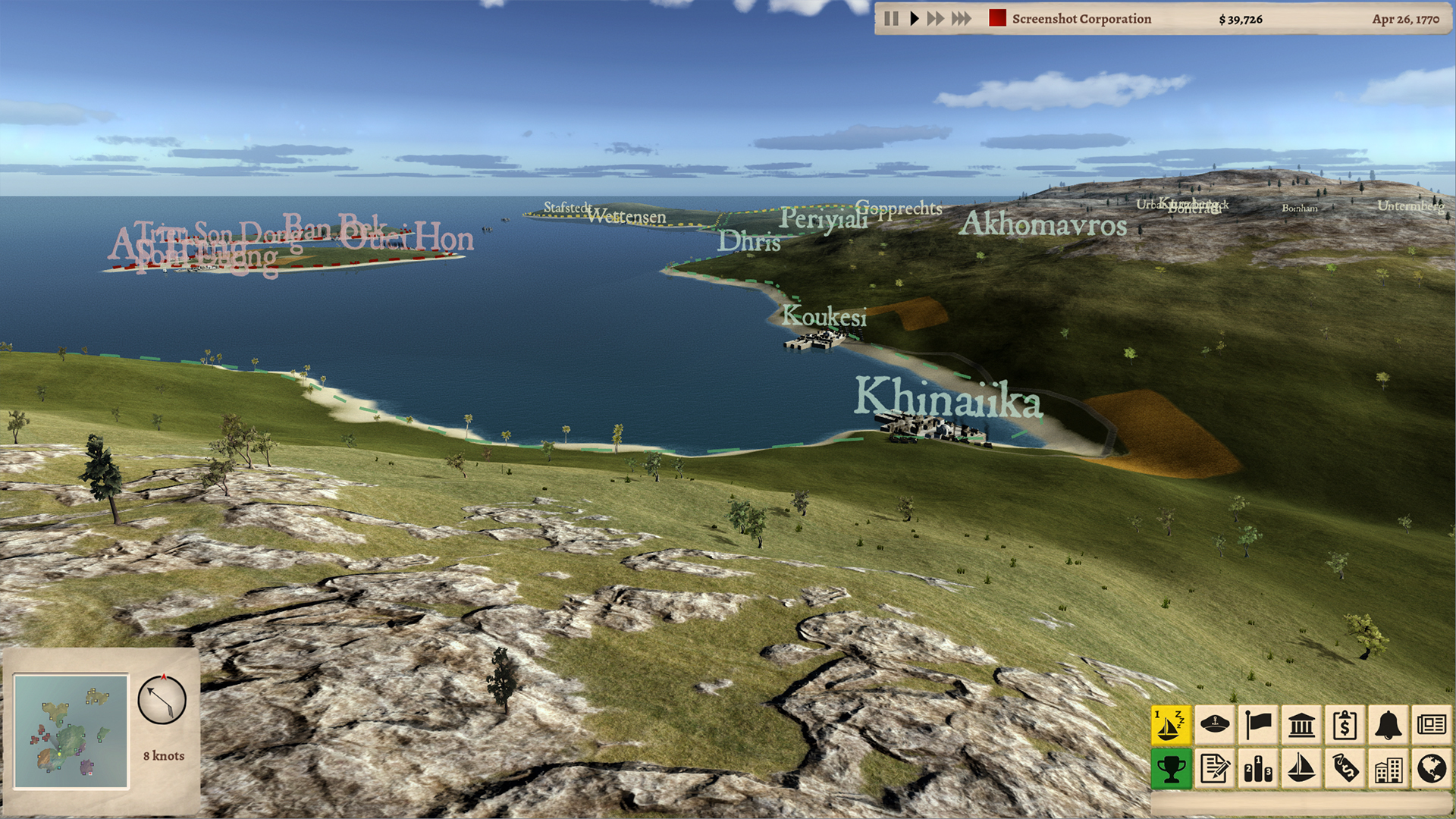1456x819 pixels.
Task: Open the yellow idle ships alert
Action: [1170, 726]
